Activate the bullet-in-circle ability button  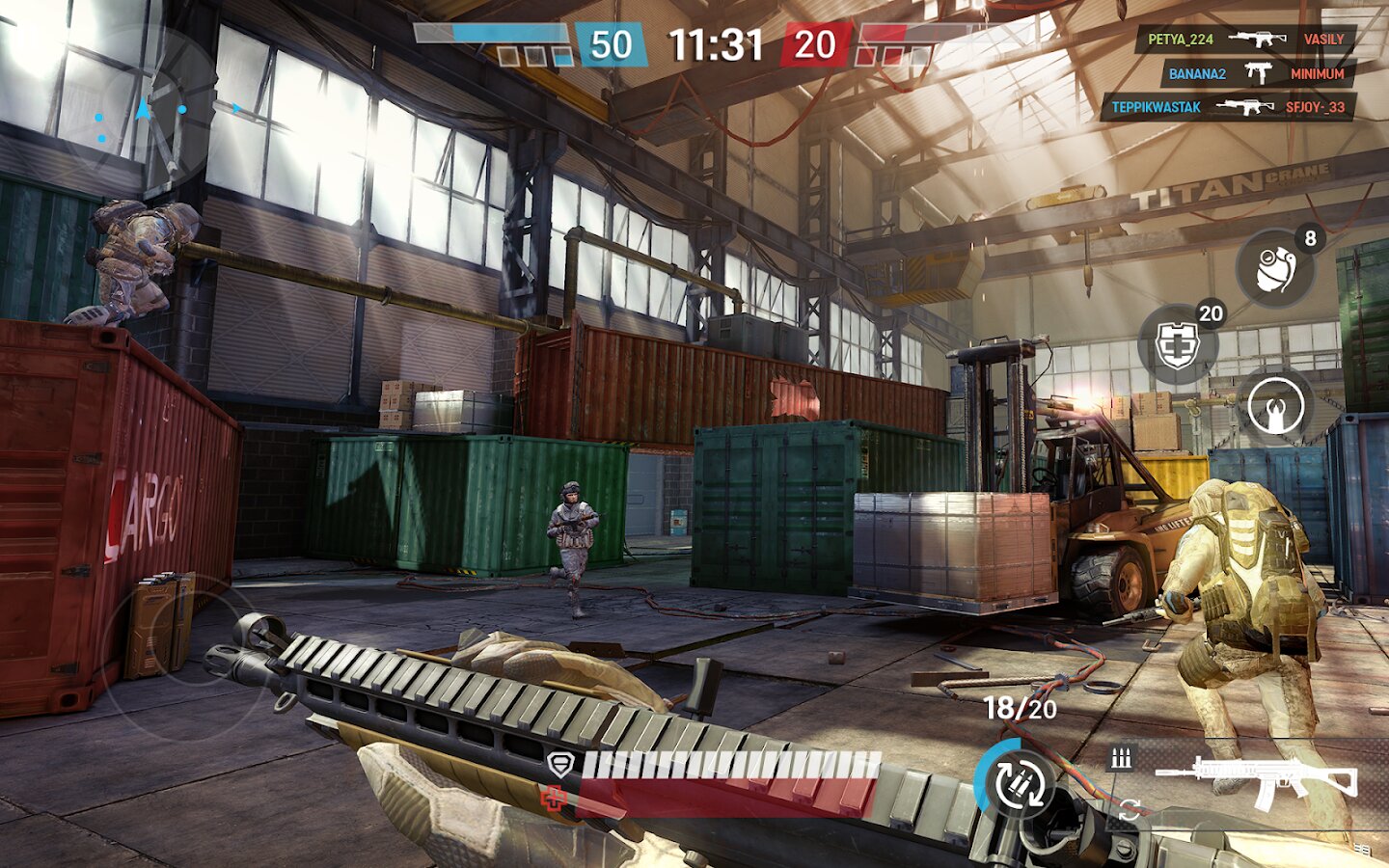click(1275, 405)
